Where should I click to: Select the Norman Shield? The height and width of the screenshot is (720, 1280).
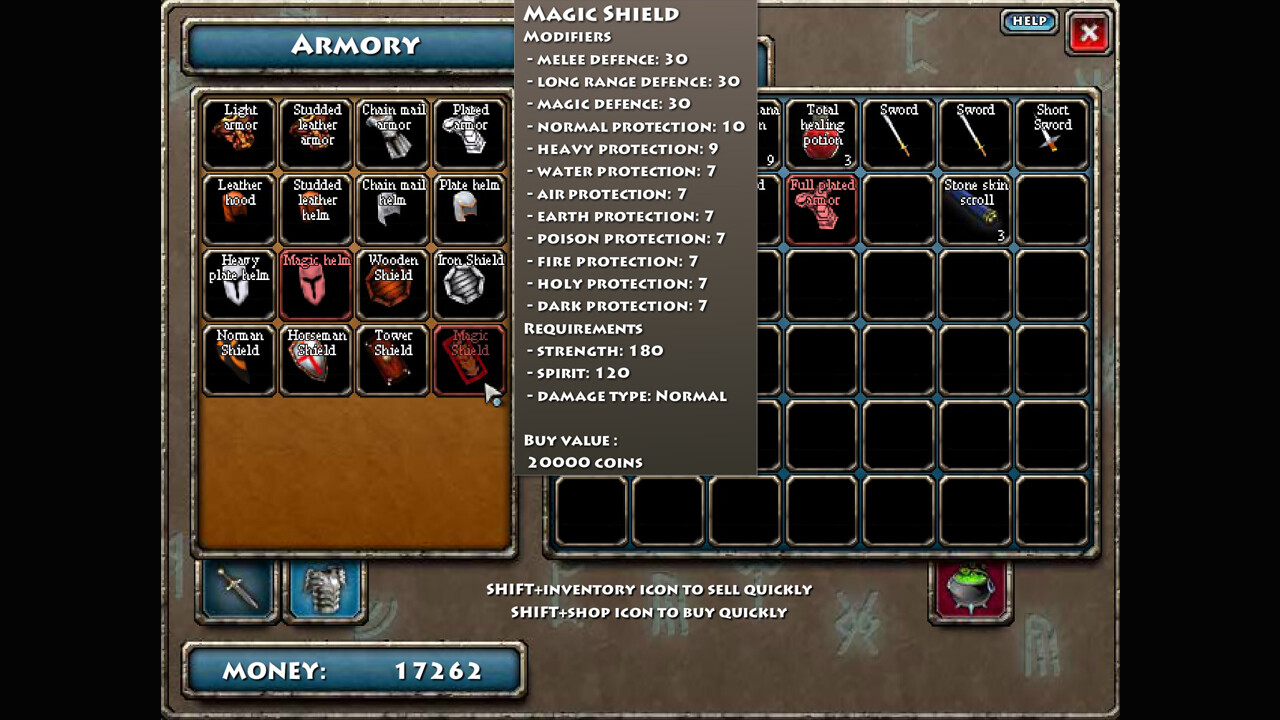(238, 360)
